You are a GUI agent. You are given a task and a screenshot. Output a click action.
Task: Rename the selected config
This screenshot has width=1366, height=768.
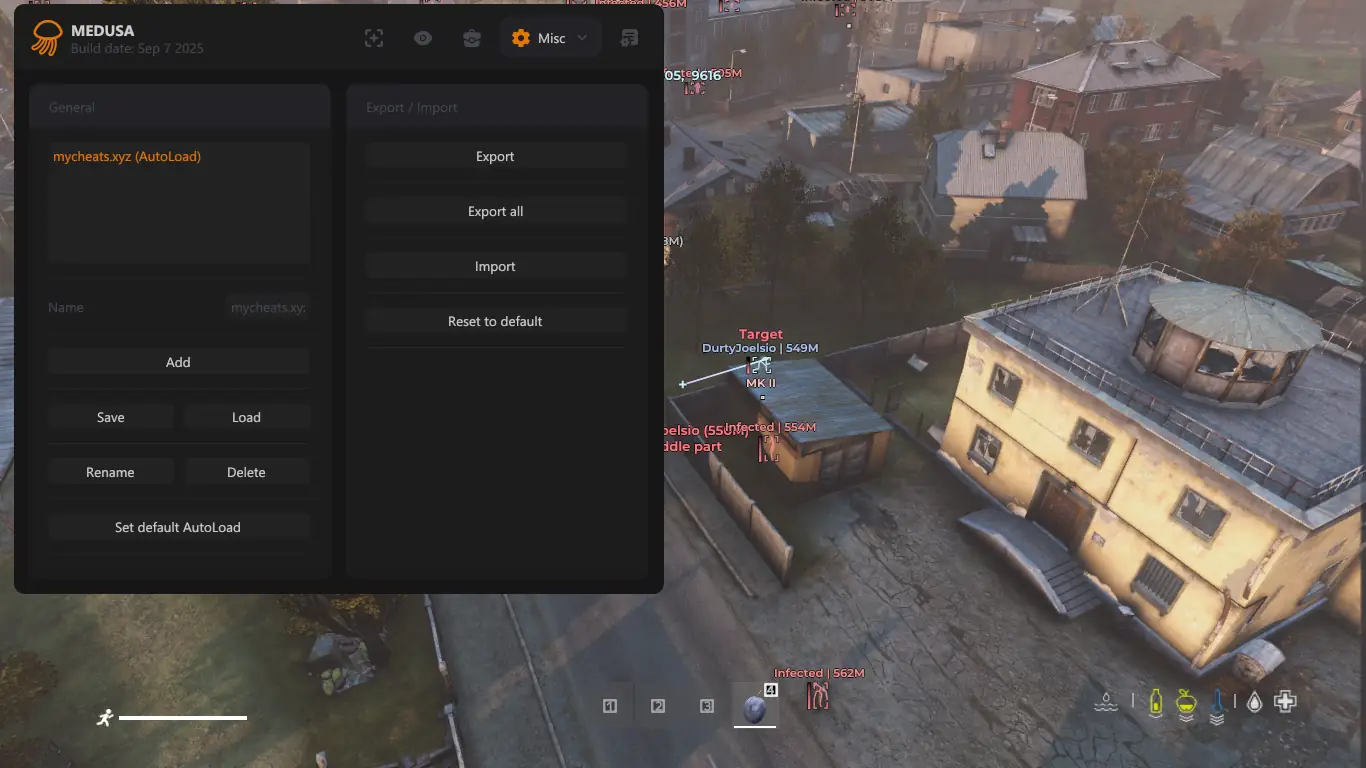pyautogui.click(x=110, y=473)
